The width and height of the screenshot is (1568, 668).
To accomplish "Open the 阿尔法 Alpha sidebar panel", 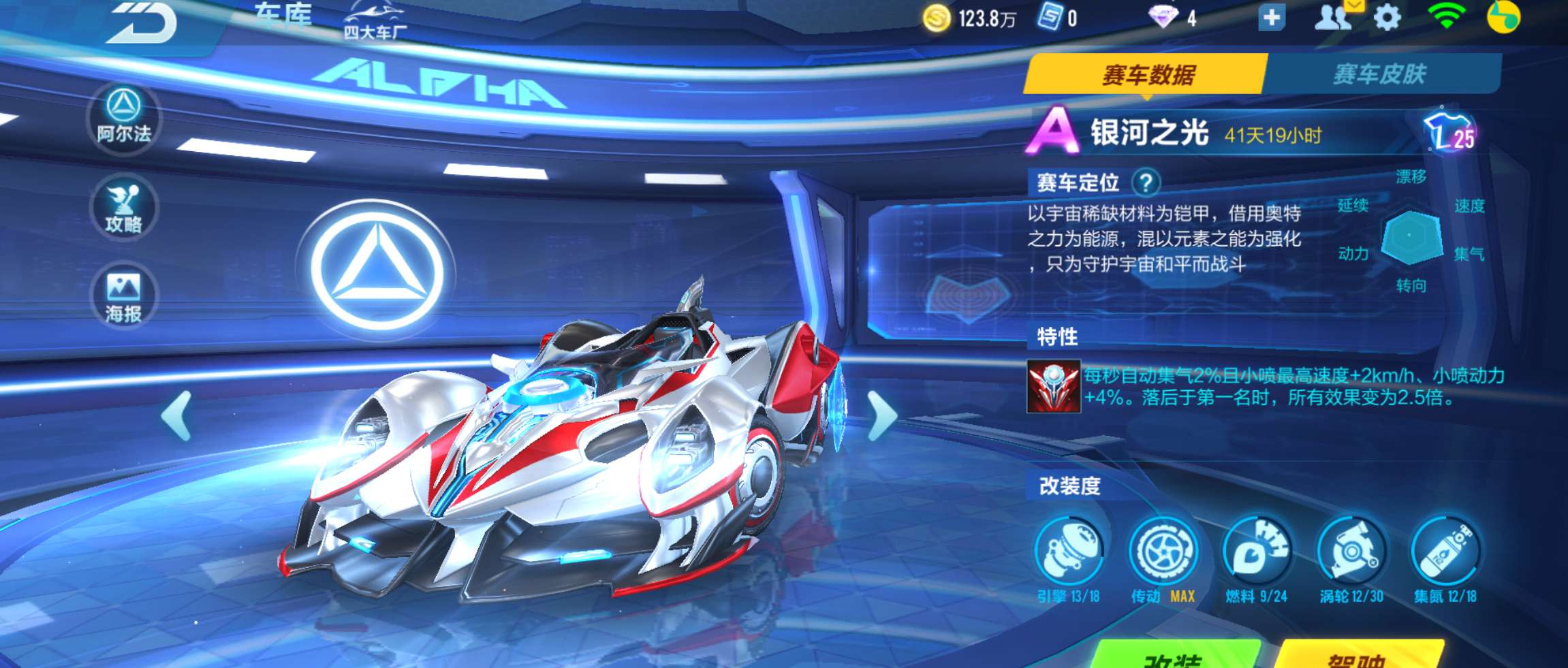I will 123,119.
